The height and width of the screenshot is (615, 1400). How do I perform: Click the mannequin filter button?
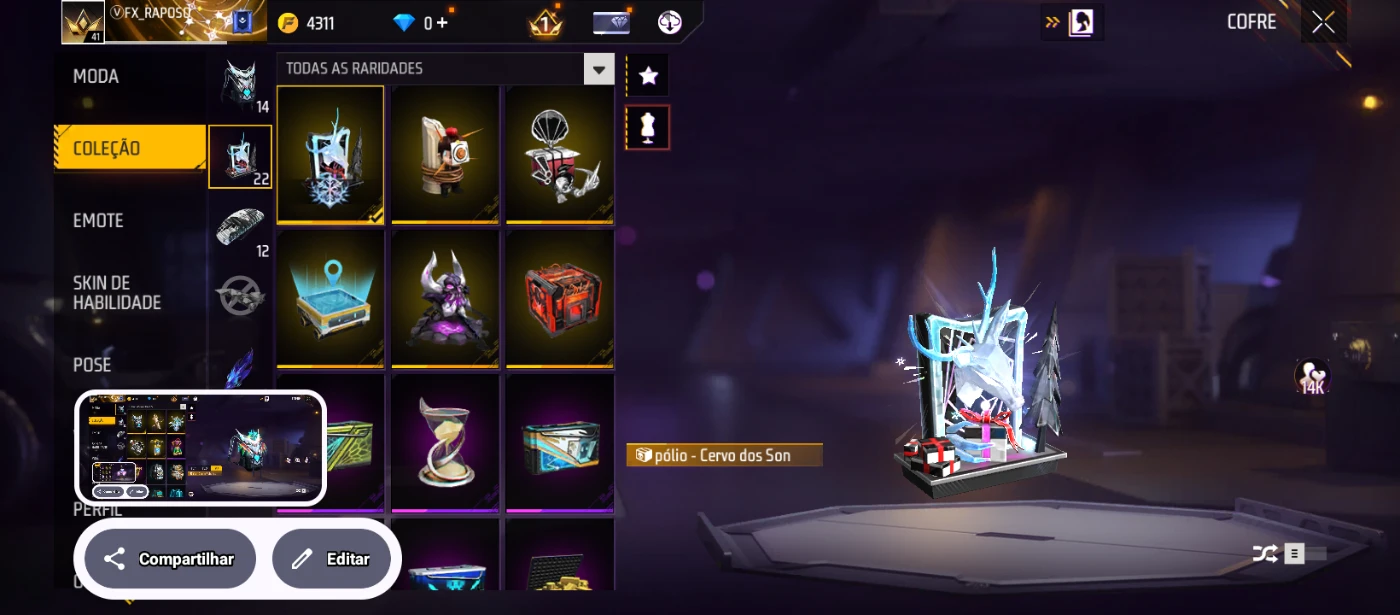coord(648,128)
